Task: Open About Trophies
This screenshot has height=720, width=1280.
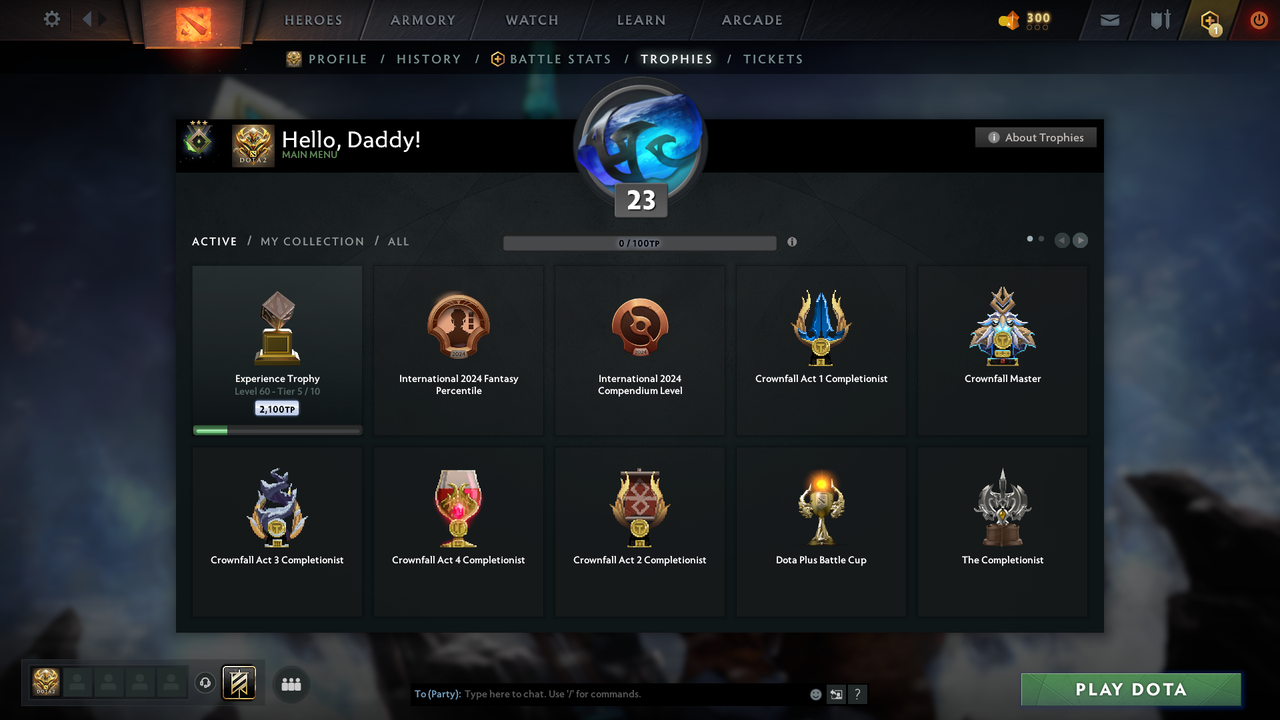Action: (1035, 137)
